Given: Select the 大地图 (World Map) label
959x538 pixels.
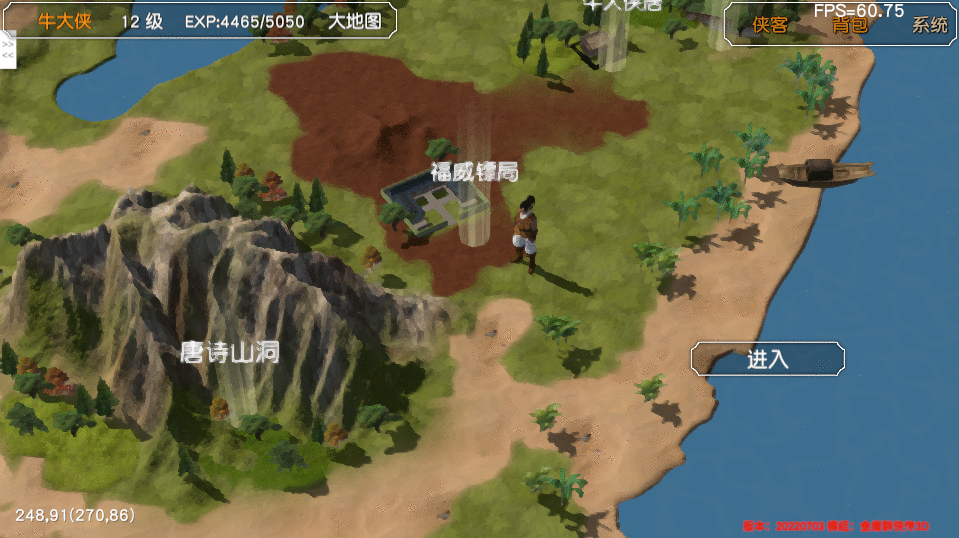Looking at the screenshot, I should pos(355,21).
